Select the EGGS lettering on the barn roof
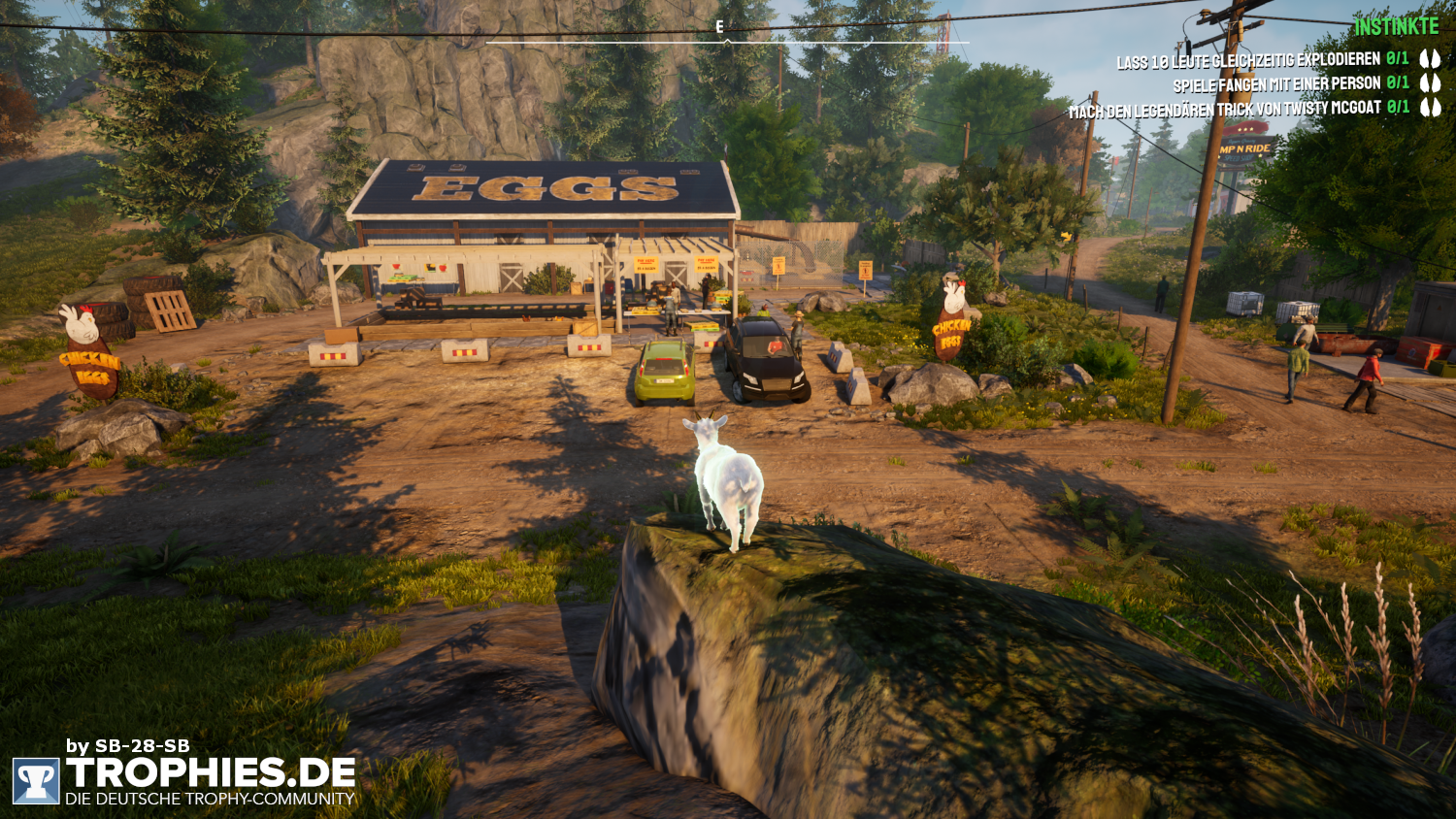Viewport: 1456px width, 819px height. coord(544,189)
